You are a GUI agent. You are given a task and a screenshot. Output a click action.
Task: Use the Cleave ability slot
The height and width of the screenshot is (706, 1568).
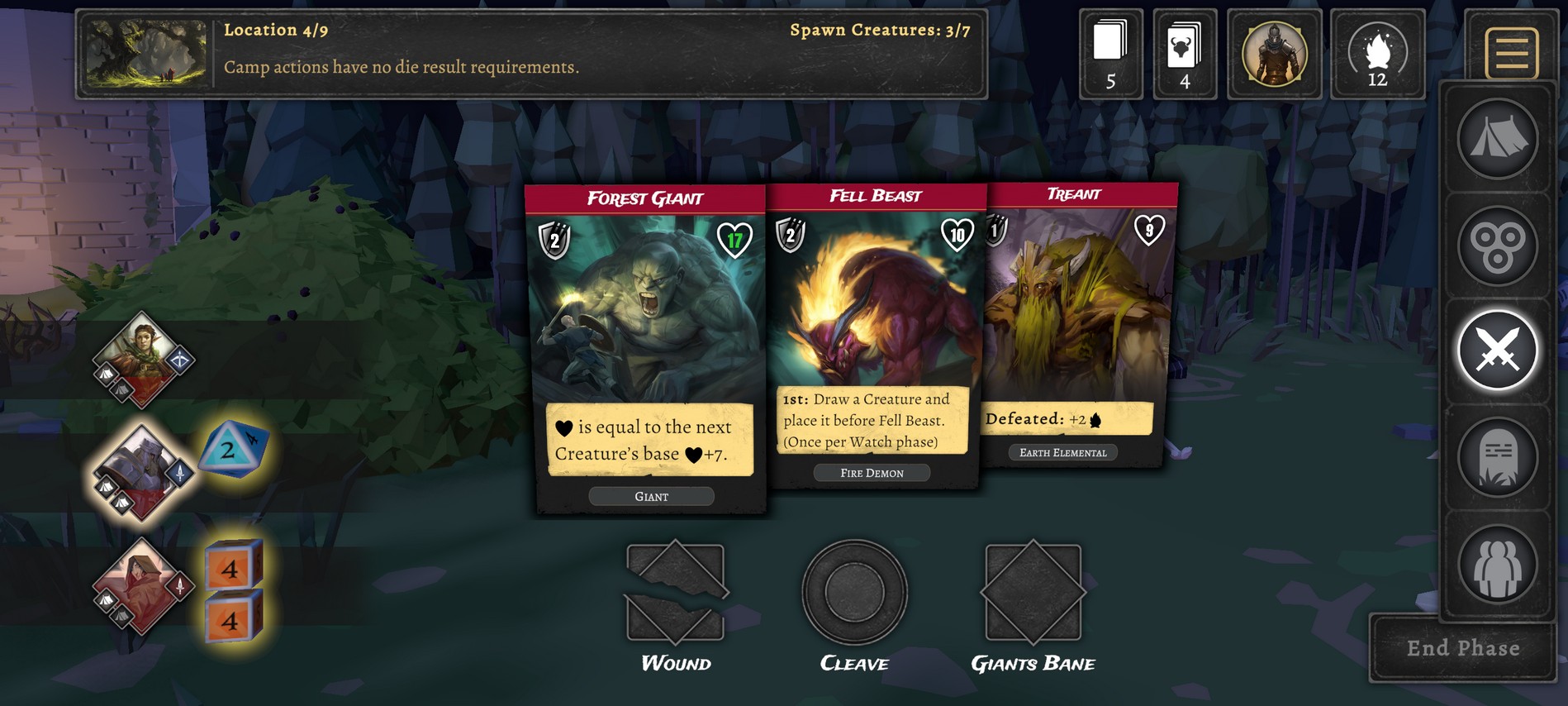[854, 593]
